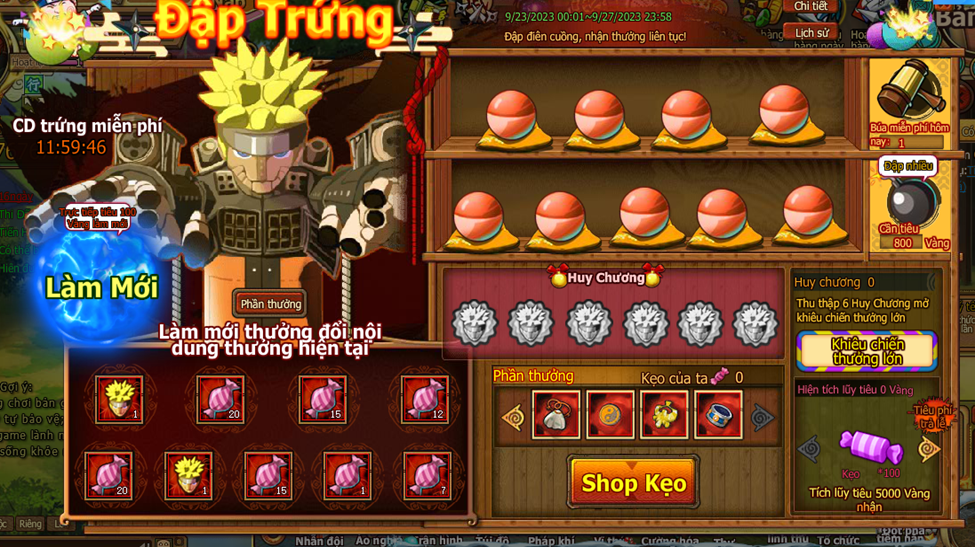
Task: Advance accumulated reward with the gold spiral arrow
Action: [x=929, y=449]
